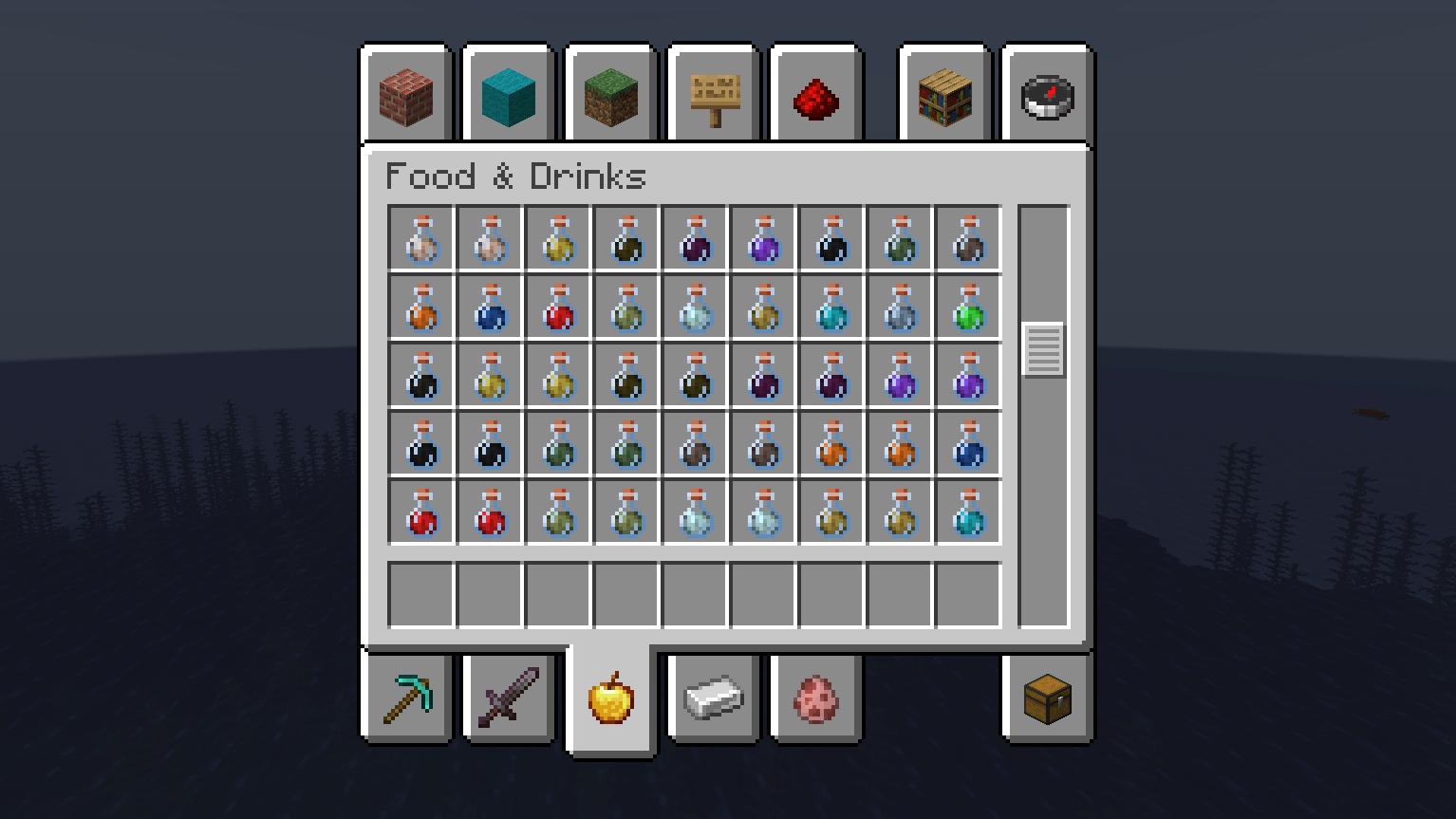Open the Building Blocks brick tab
1456x819 pixels.
click(x=405, y=94)
